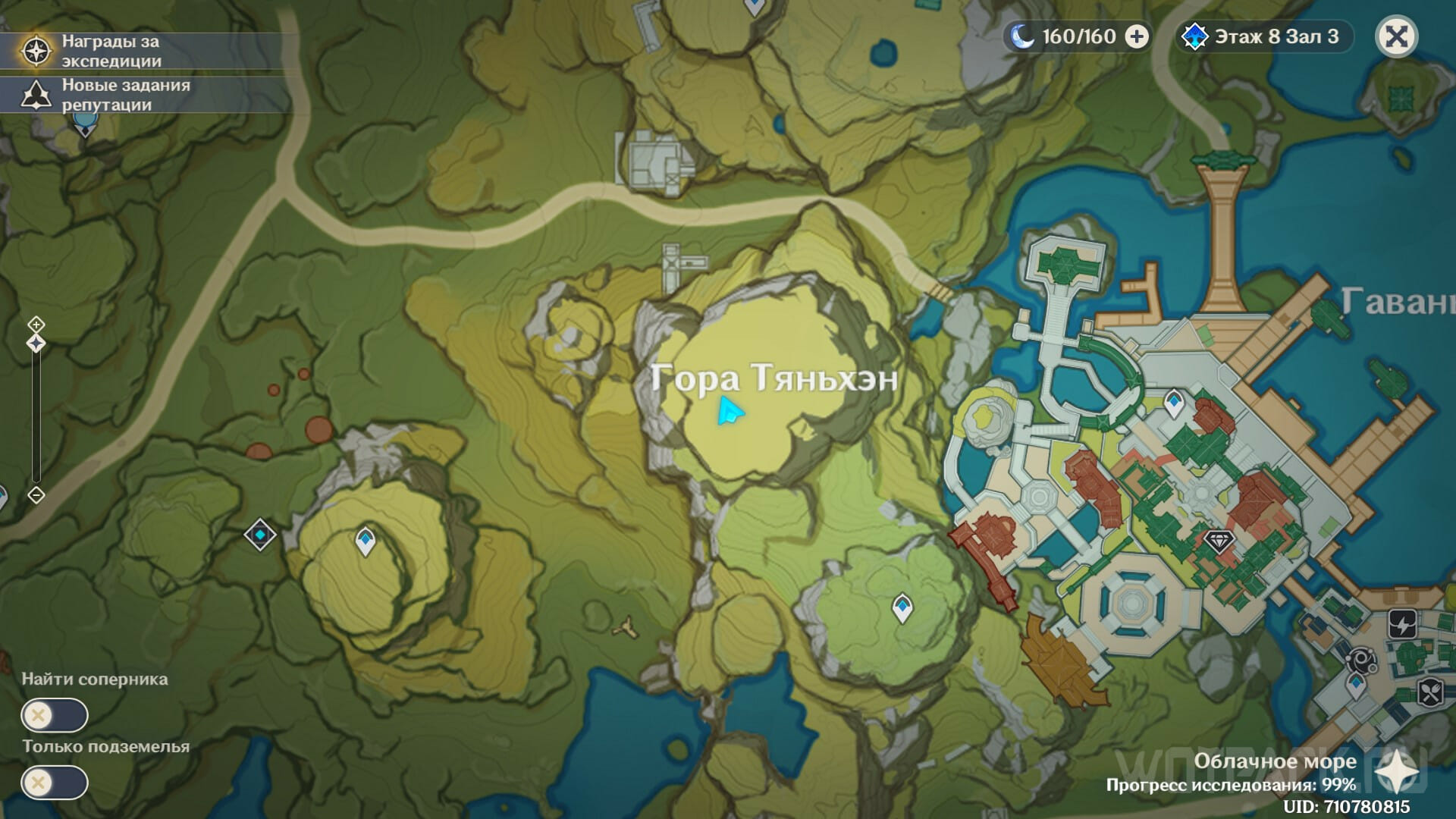1456x819 pixels.
Task: Select the lightning bolt marker in the harbor
Action: click(x=1403, y=625)
